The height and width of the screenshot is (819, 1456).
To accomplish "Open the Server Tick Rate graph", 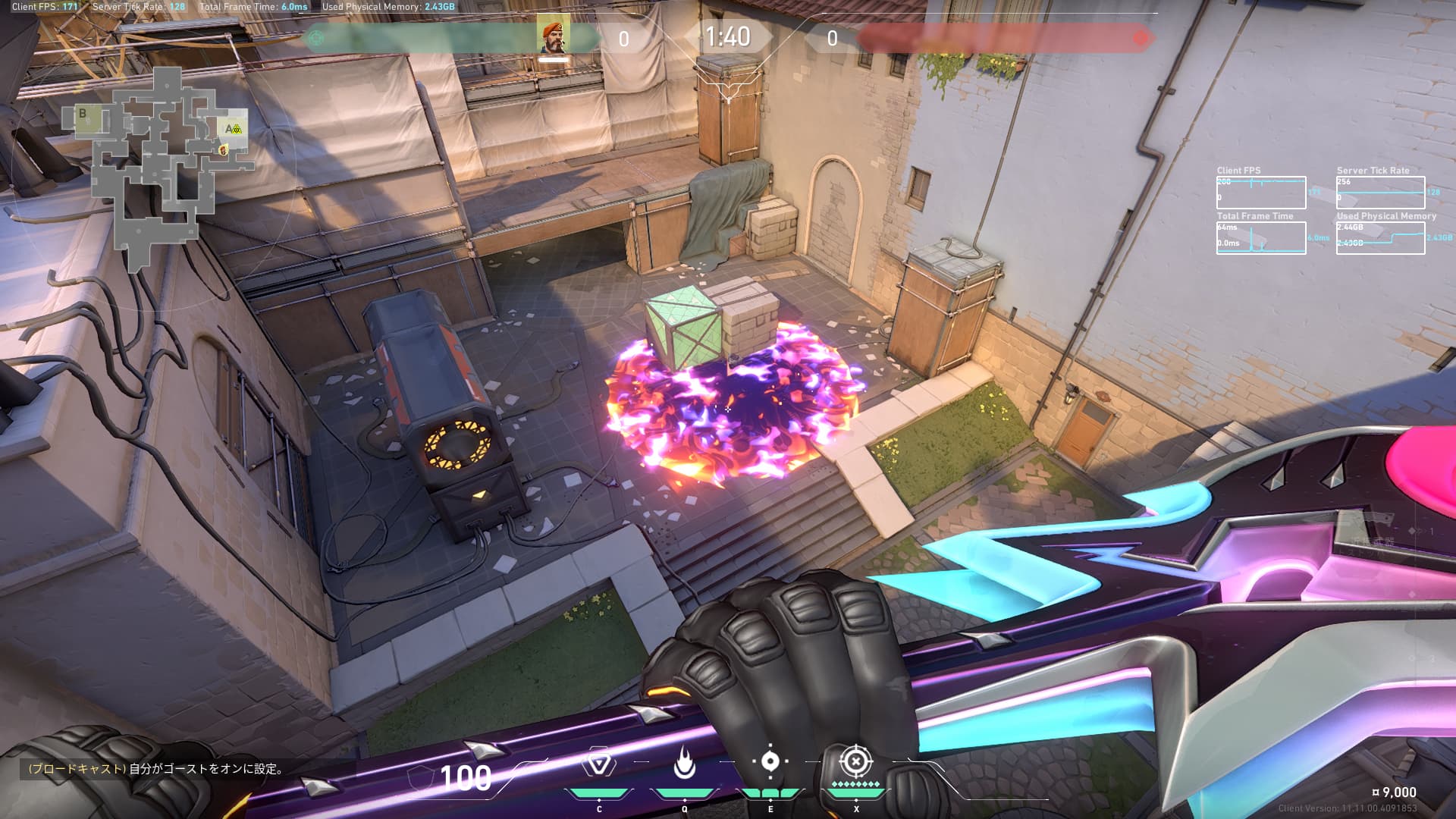I will pos(1380,193).
